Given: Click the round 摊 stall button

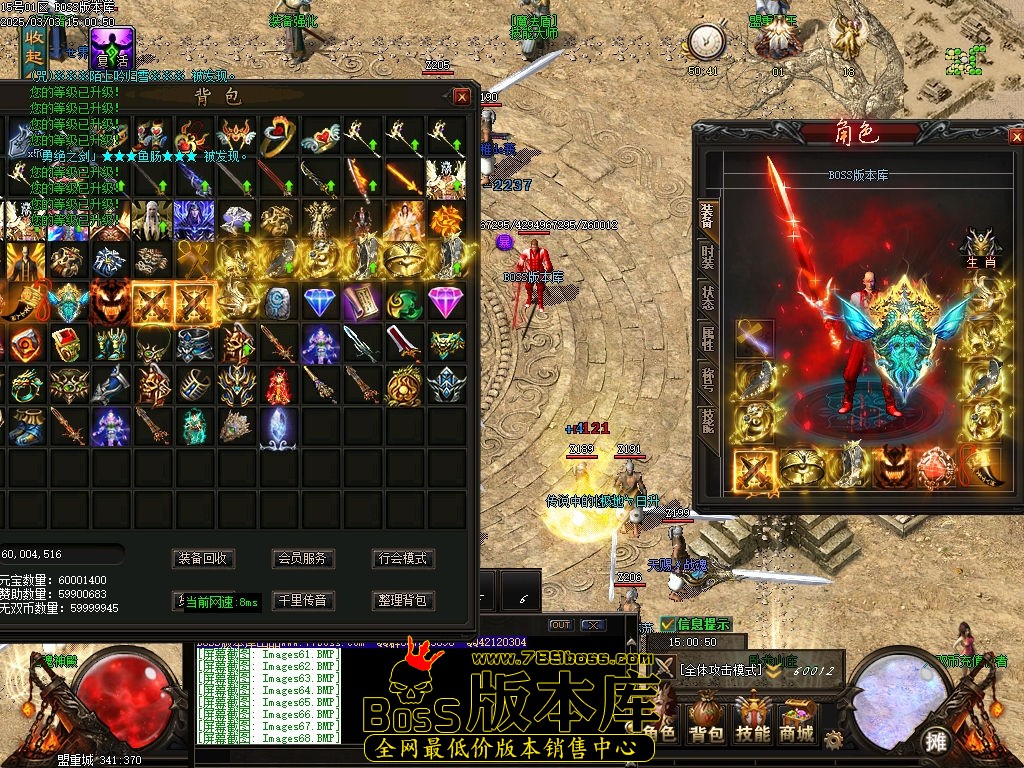Looking at the screenshot, I should pos(935,741).
